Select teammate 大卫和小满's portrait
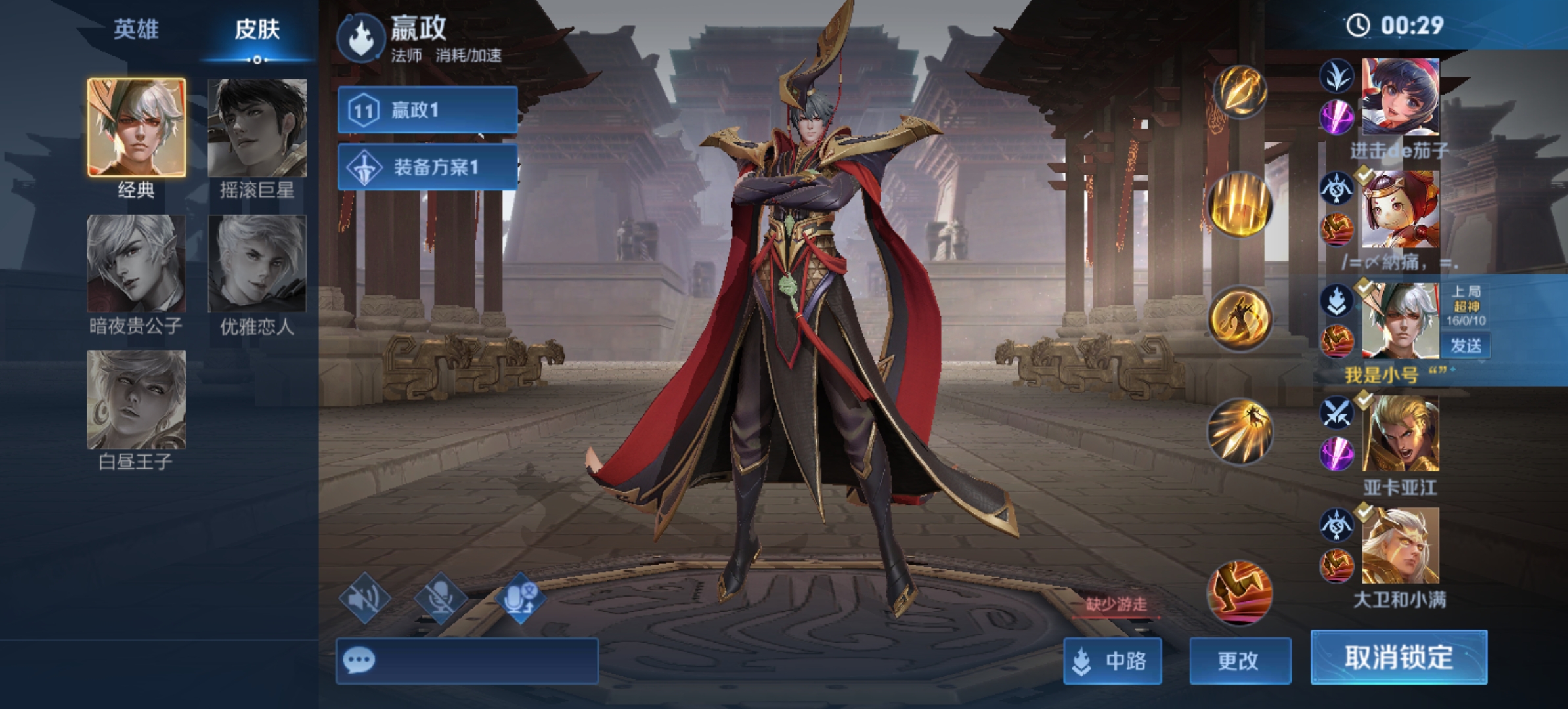1568x709 pixels. click(1400, 546)
